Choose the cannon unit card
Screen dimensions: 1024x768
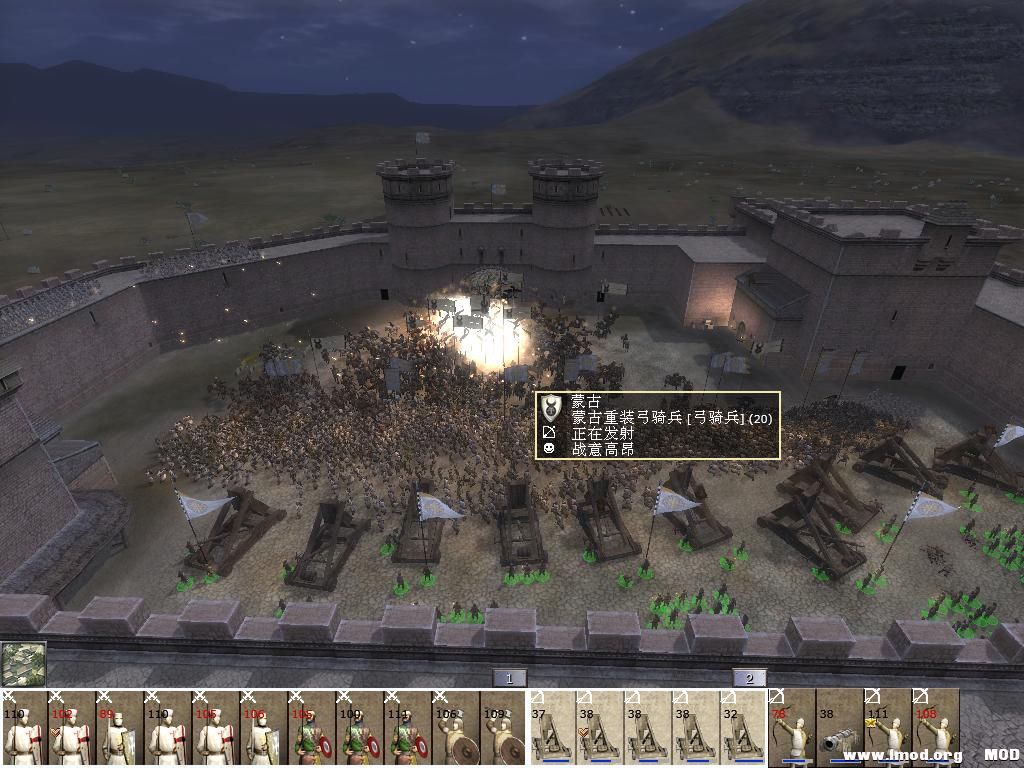[x=839, y=728]
